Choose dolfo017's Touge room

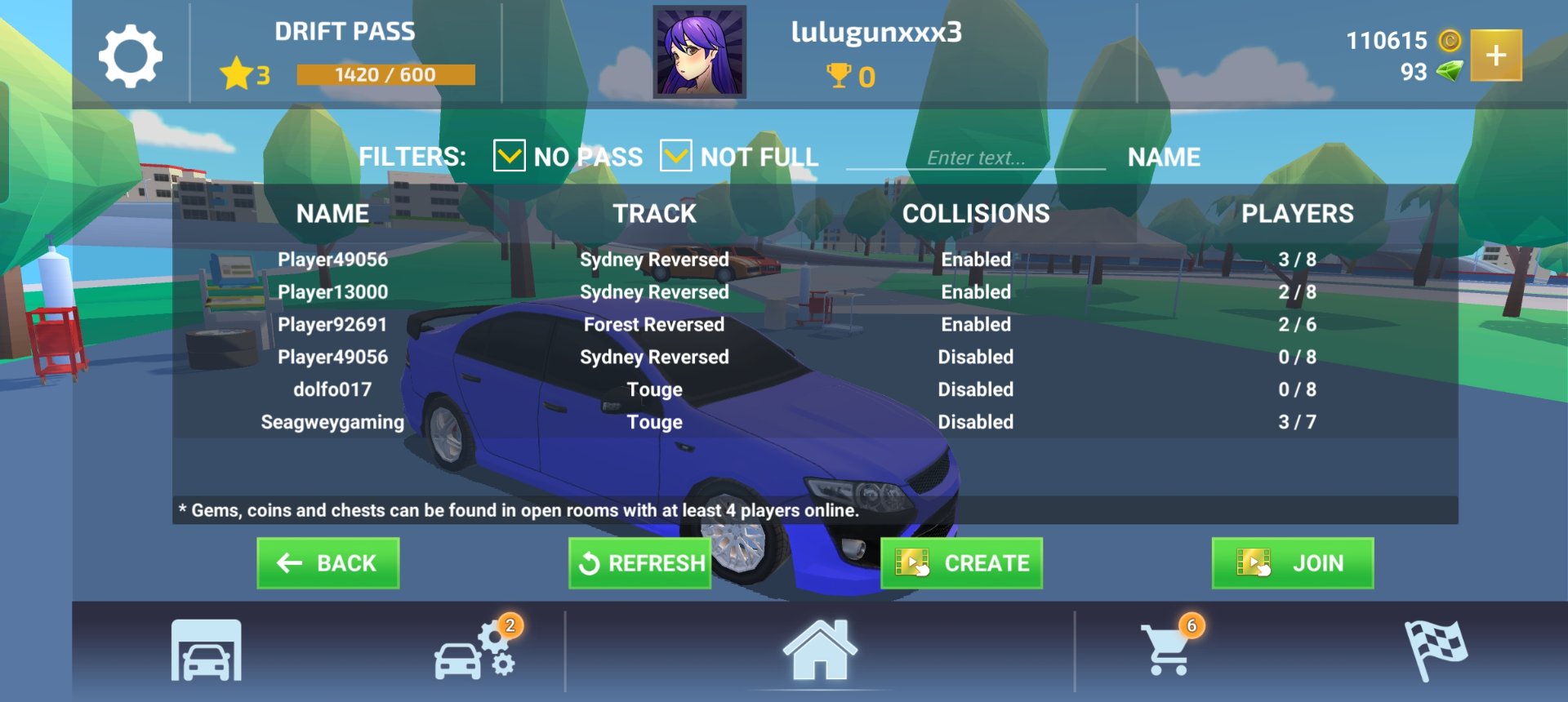653,389
